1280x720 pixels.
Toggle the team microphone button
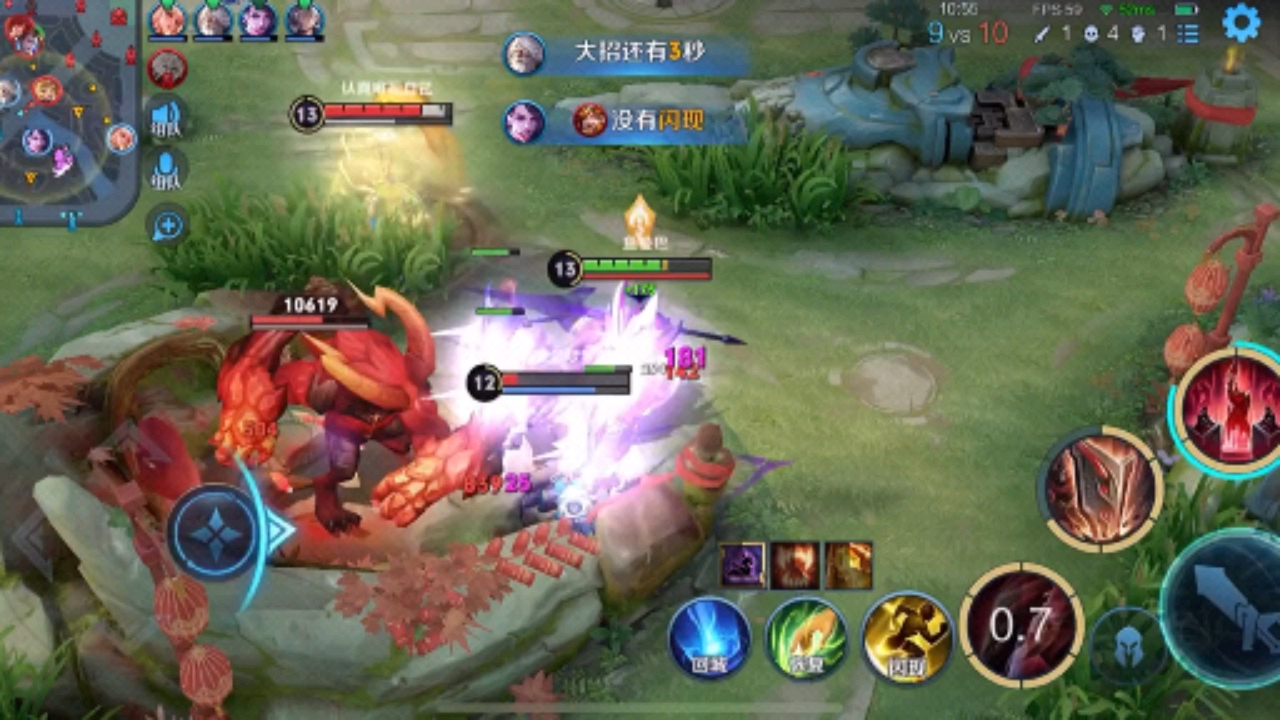166,169
